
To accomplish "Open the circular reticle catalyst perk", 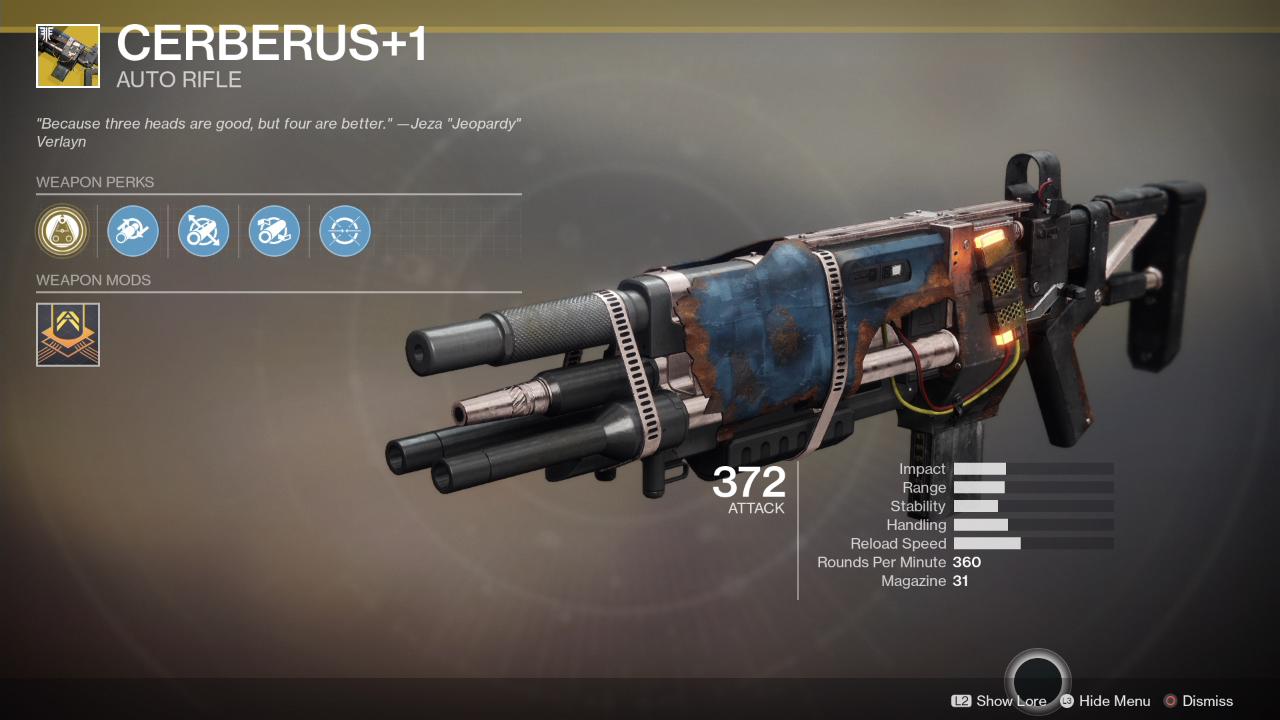I will click(344, 231).
